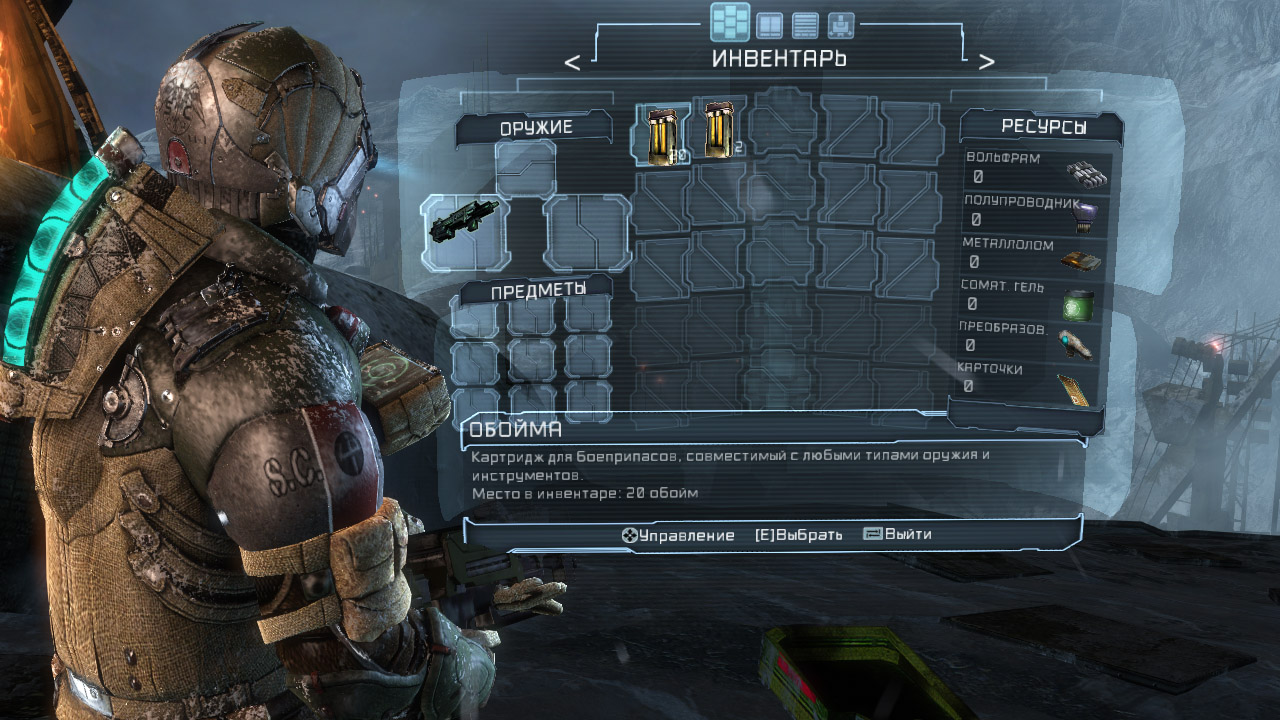This screenshot has height=720, width=1280.
Task: Open the tab with the lined-list icon
Action: tap(805, 25)
